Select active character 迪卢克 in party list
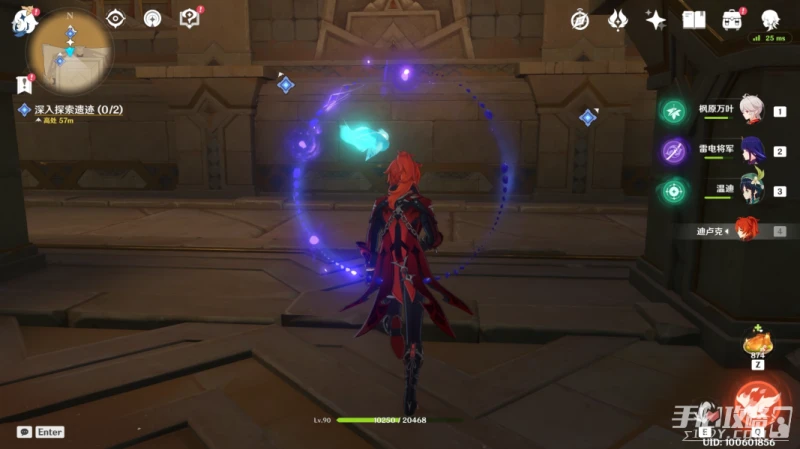Image resolution: width=800 pixels, height=449 pixels. (746, 231)
